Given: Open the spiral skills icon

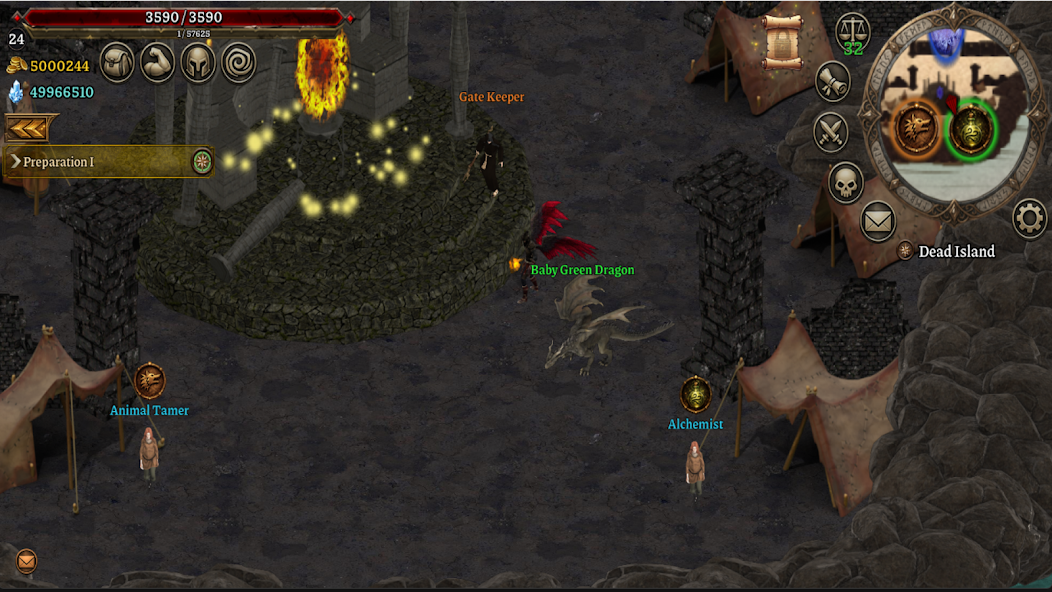Looking at the screenshot, I should click(x=239, y=62).
